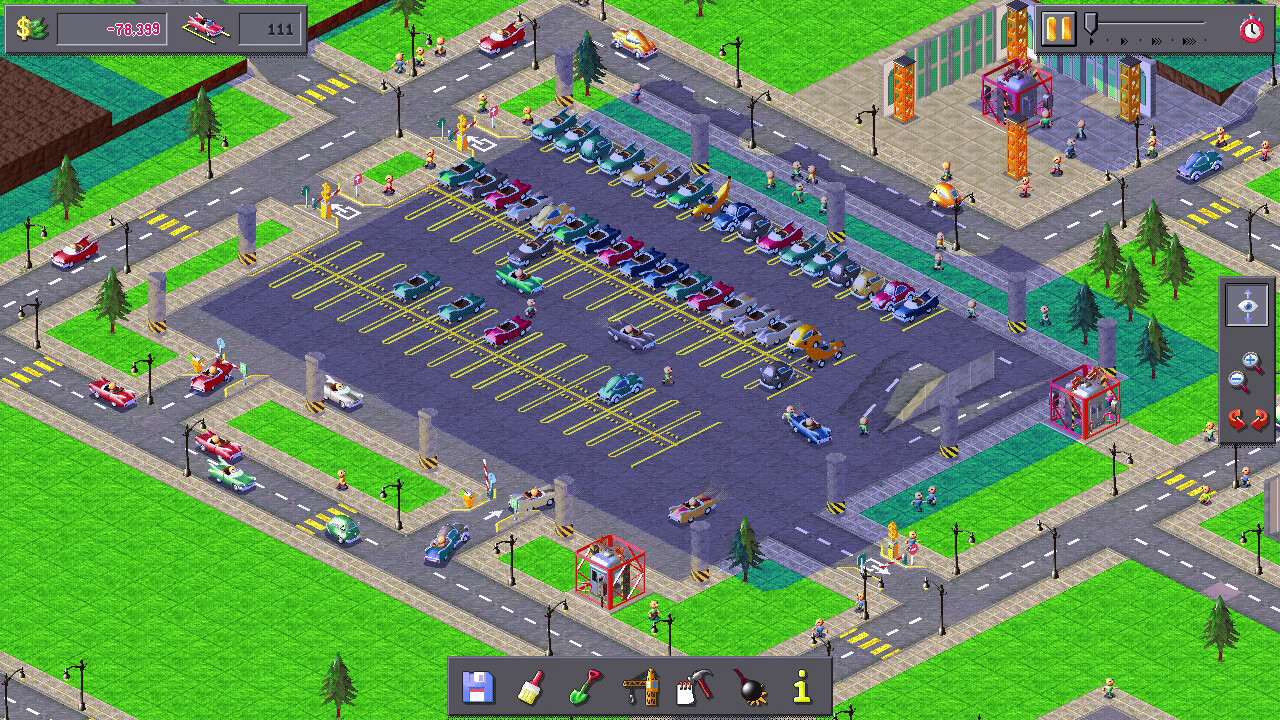This screenshot has width=1280, height=720.
Task: Toggle the eye view height button
Action: pyautogui.click(x=1247, y=305)
